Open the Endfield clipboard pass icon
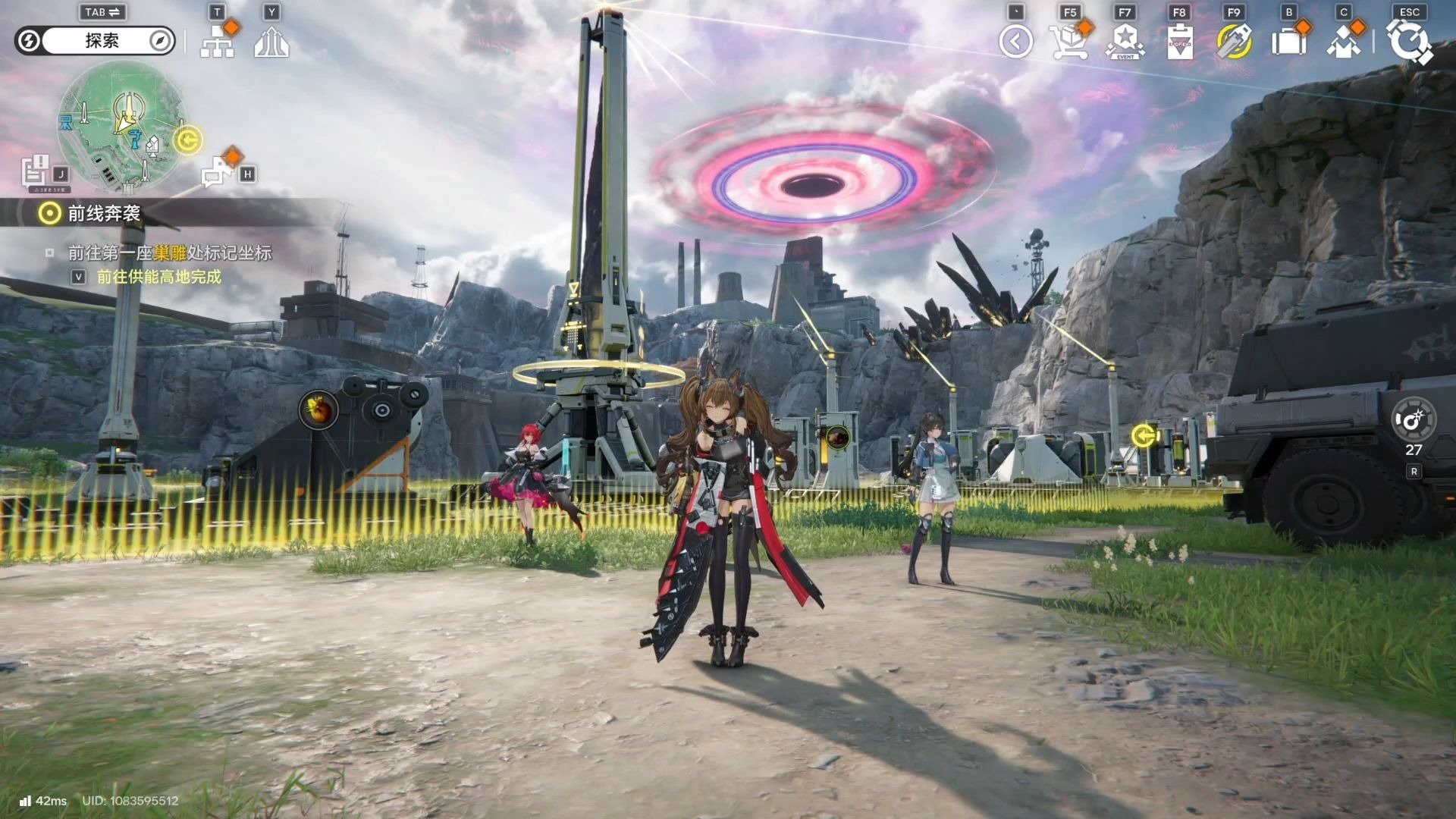The height and width of the screenshot is (819, 1456). 1179,42
